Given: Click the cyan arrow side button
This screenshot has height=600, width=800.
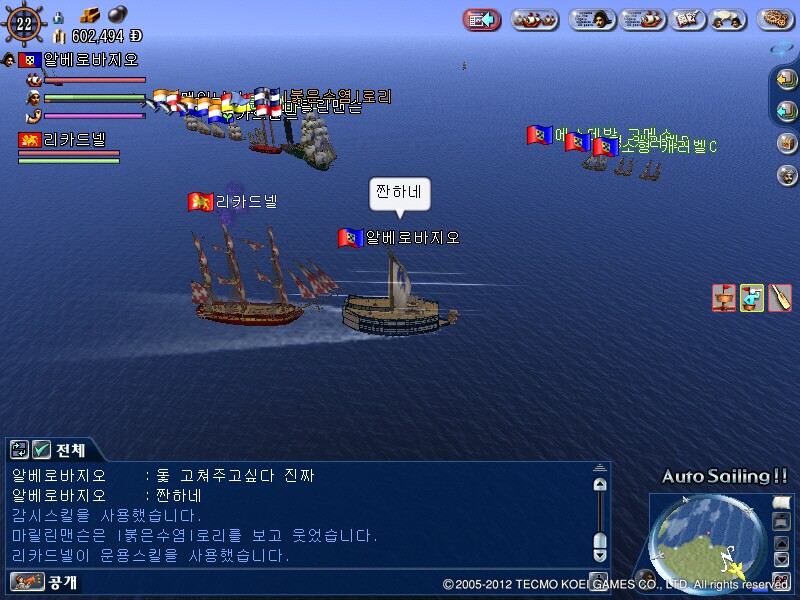Looking at the screenshot, I should click(787, 110).
